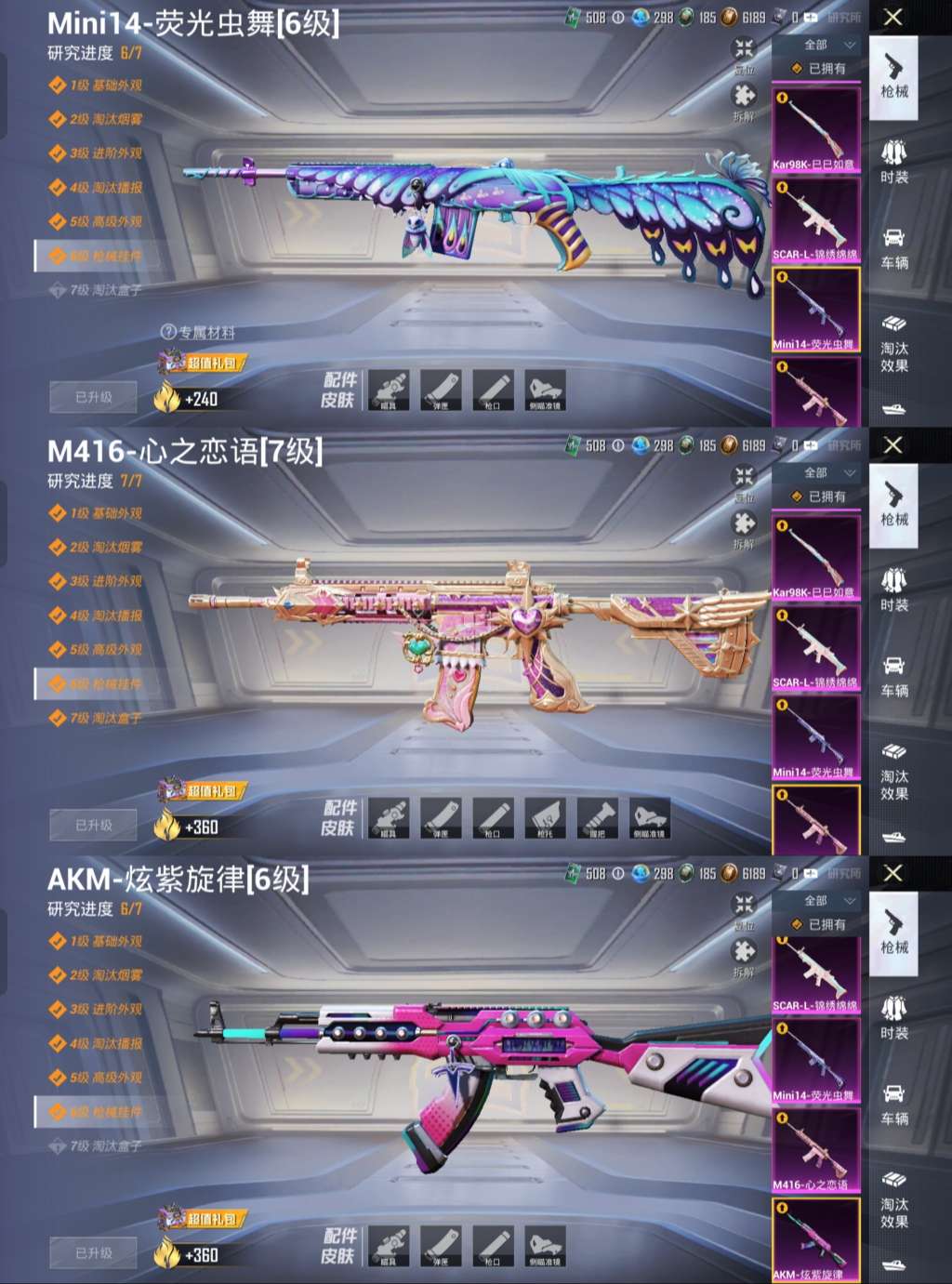Screen dimensions: 952x1284
Task: Choose the AKM-炫紫旋律 weapon thumbnail
Action: point(816,1239)
